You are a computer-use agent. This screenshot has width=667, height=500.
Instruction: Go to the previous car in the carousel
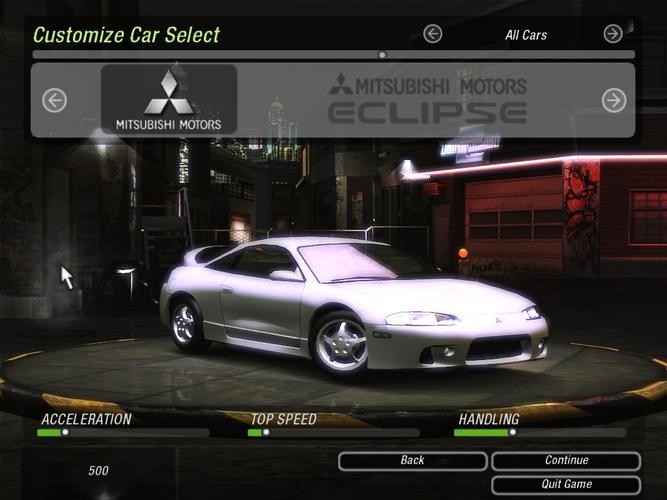pos(54,100)
